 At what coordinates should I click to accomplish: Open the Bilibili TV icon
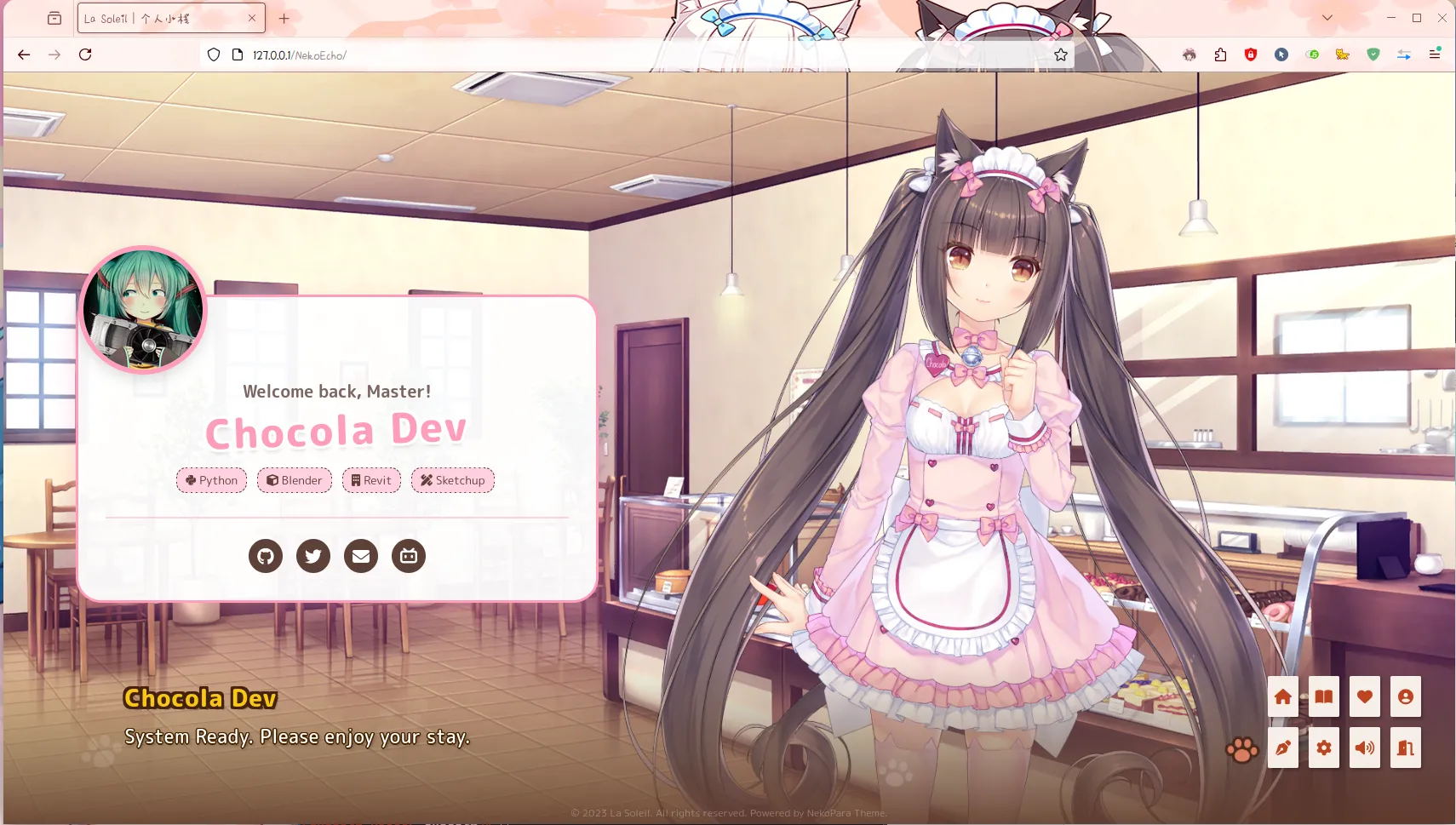click(x=409, y=556)
